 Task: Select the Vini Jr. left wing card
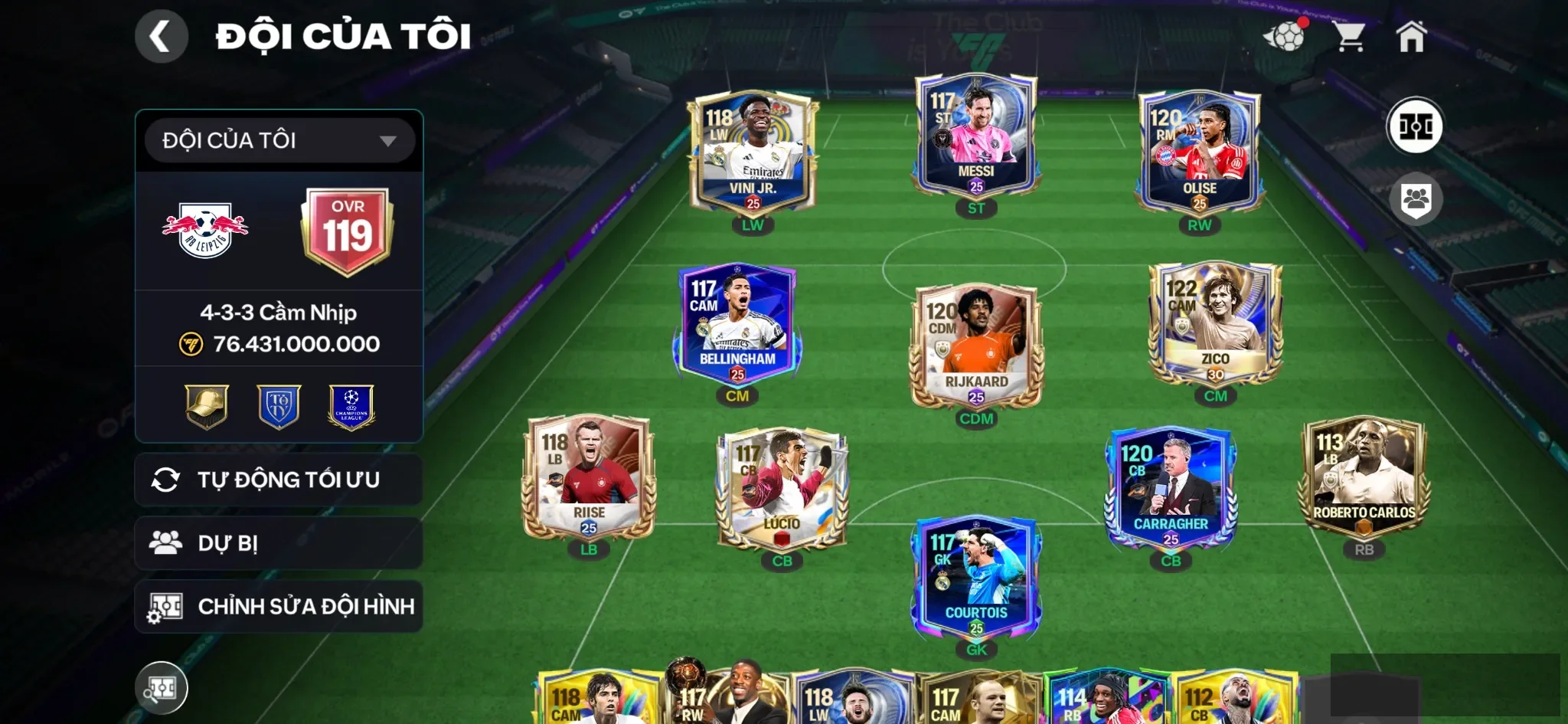tap(753, 153)
